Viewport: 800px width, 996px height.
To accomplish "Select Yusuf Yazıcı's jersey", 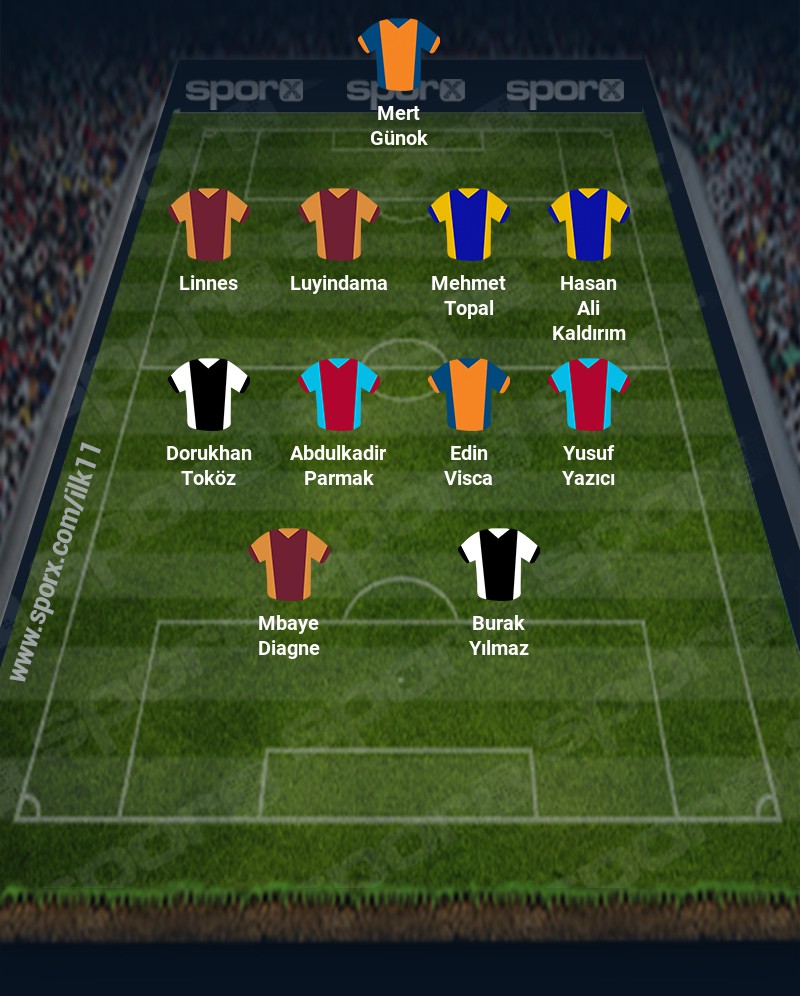I will click(589, 394).
